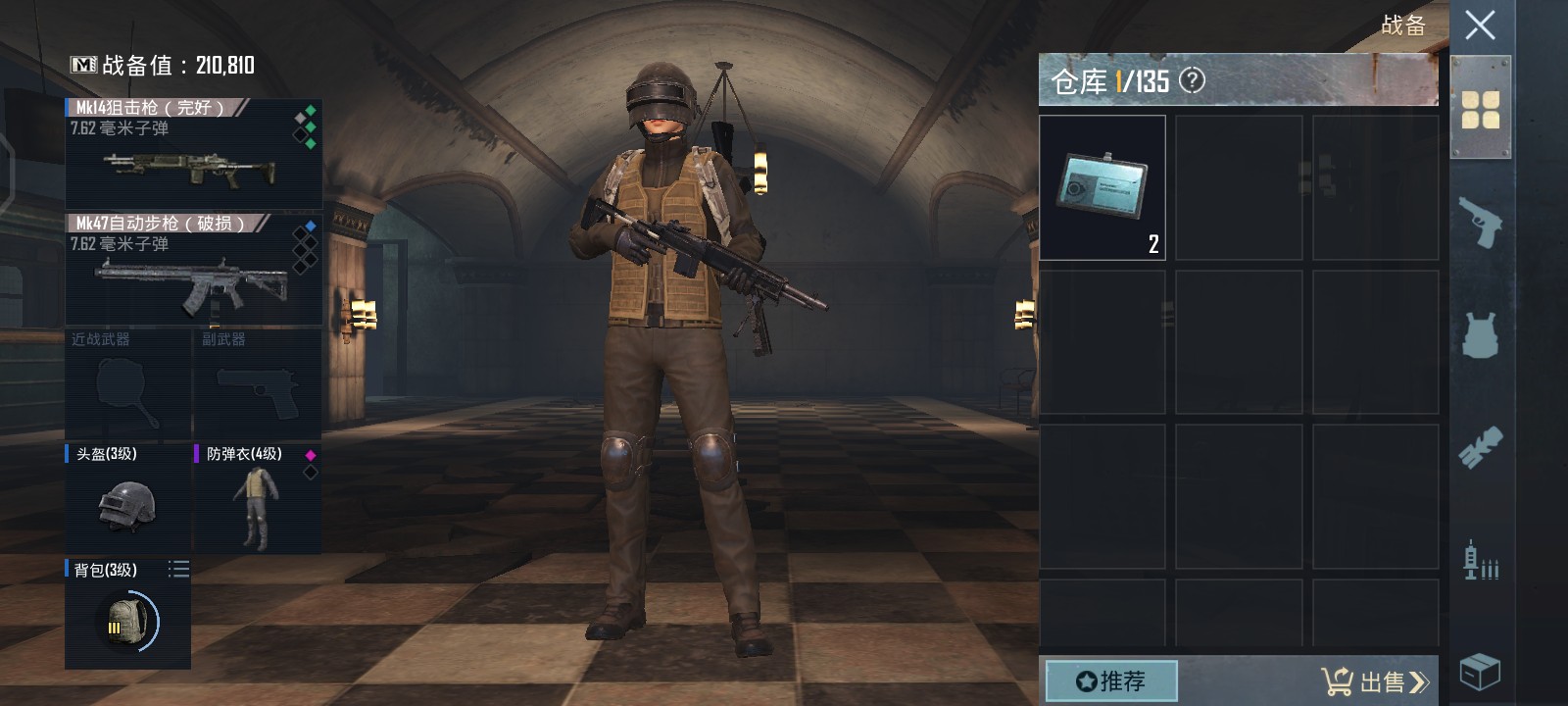
Task: Switch to the armor vest category tab
Action: click(x=1480, y=335)
